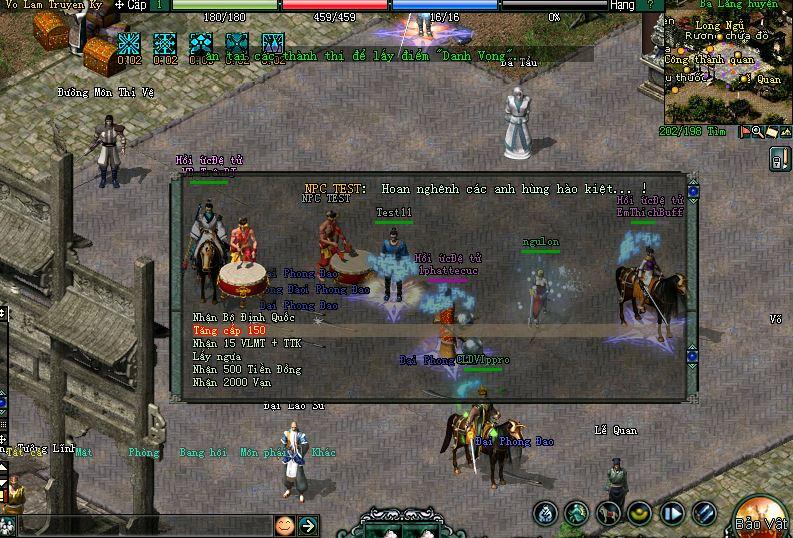Select "Nhận 500 Tiền Đồng" reward
Screen dimensions: 793x538
[246, 369]
